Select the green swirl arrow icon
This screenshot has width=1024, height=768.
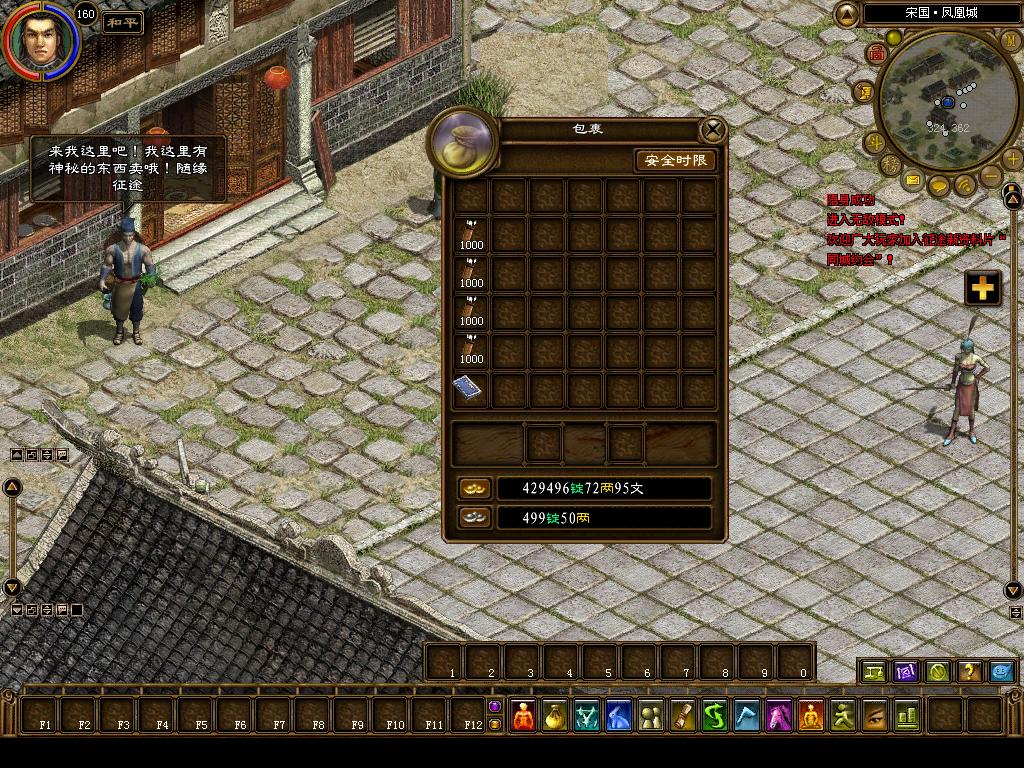click(715, 715)
